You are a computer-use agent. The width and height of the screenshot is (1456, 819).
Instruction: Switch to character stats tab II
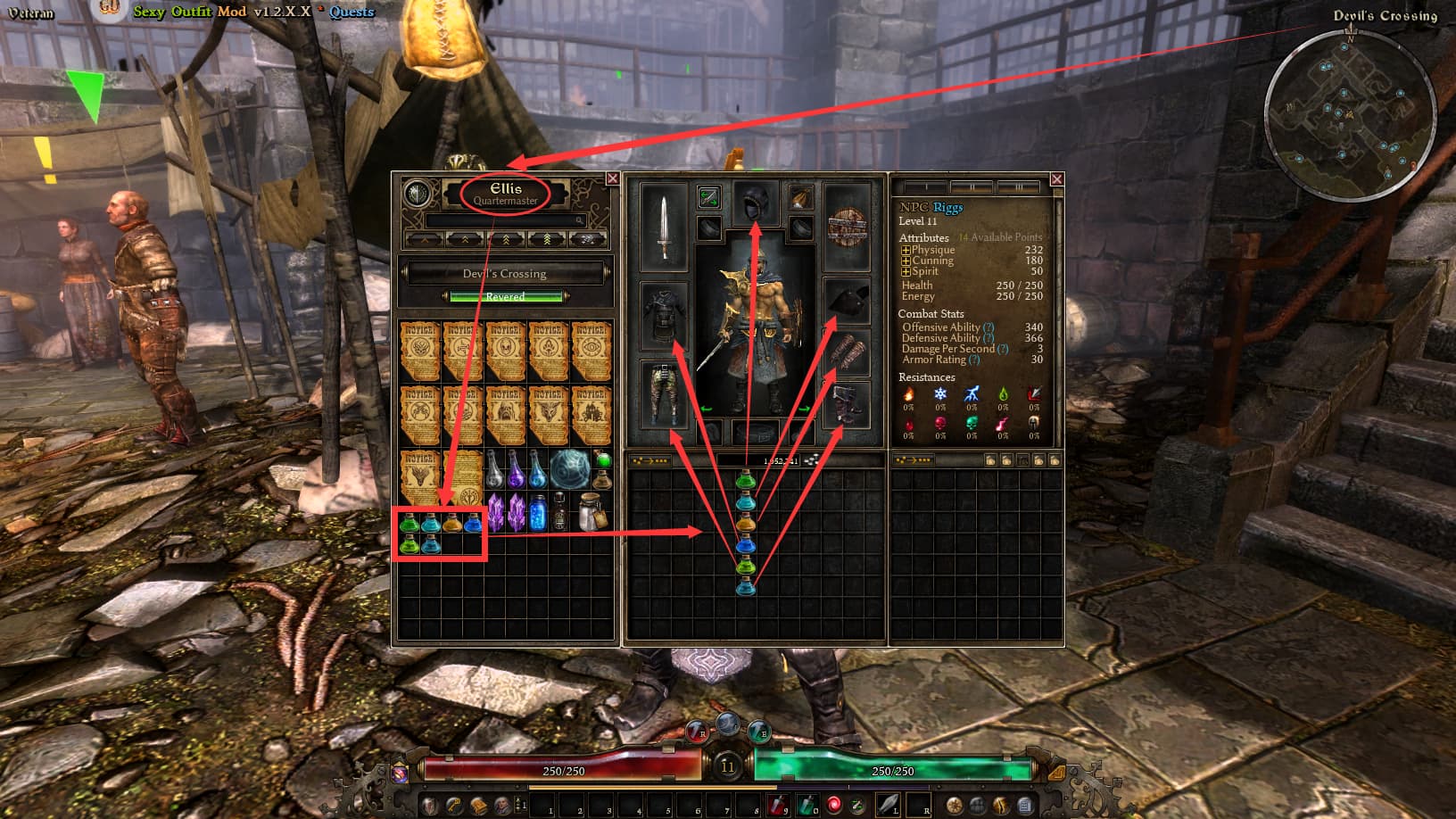click(970, 187)
